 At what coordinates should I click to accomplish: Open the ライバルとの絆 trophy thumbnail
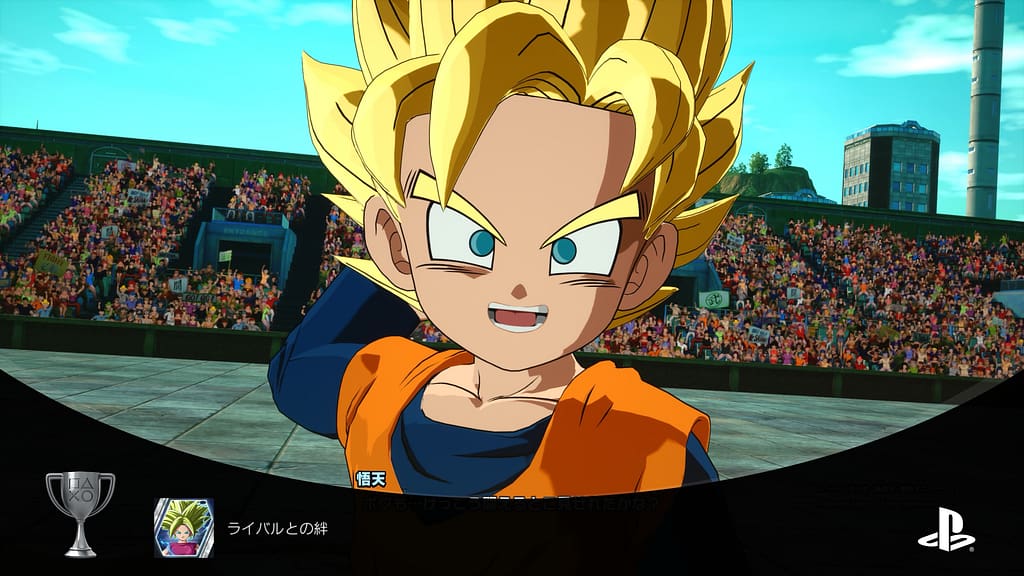(183, 527)
